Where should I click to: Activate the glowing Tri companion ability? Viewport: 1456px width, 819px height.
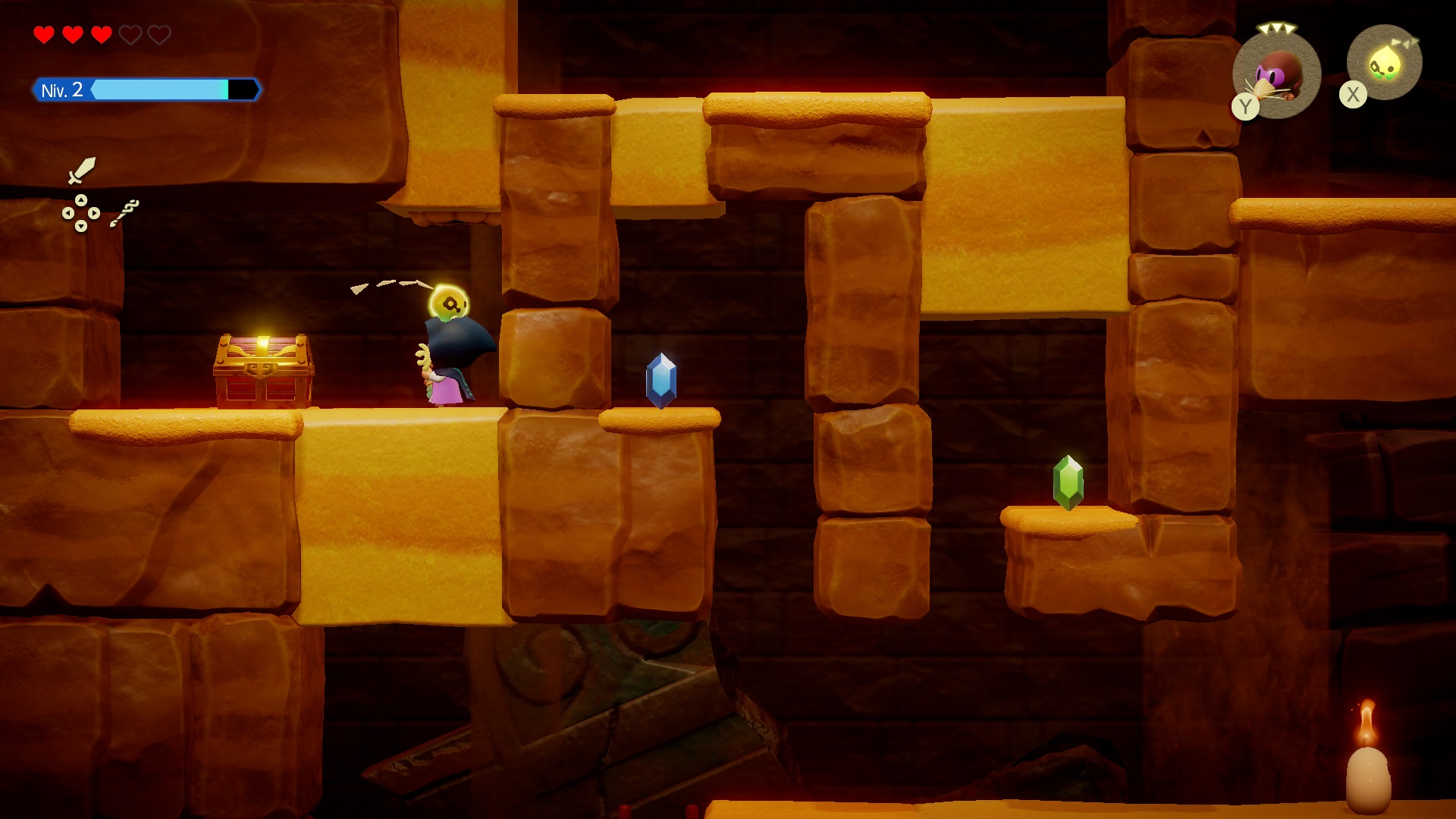1384,63
